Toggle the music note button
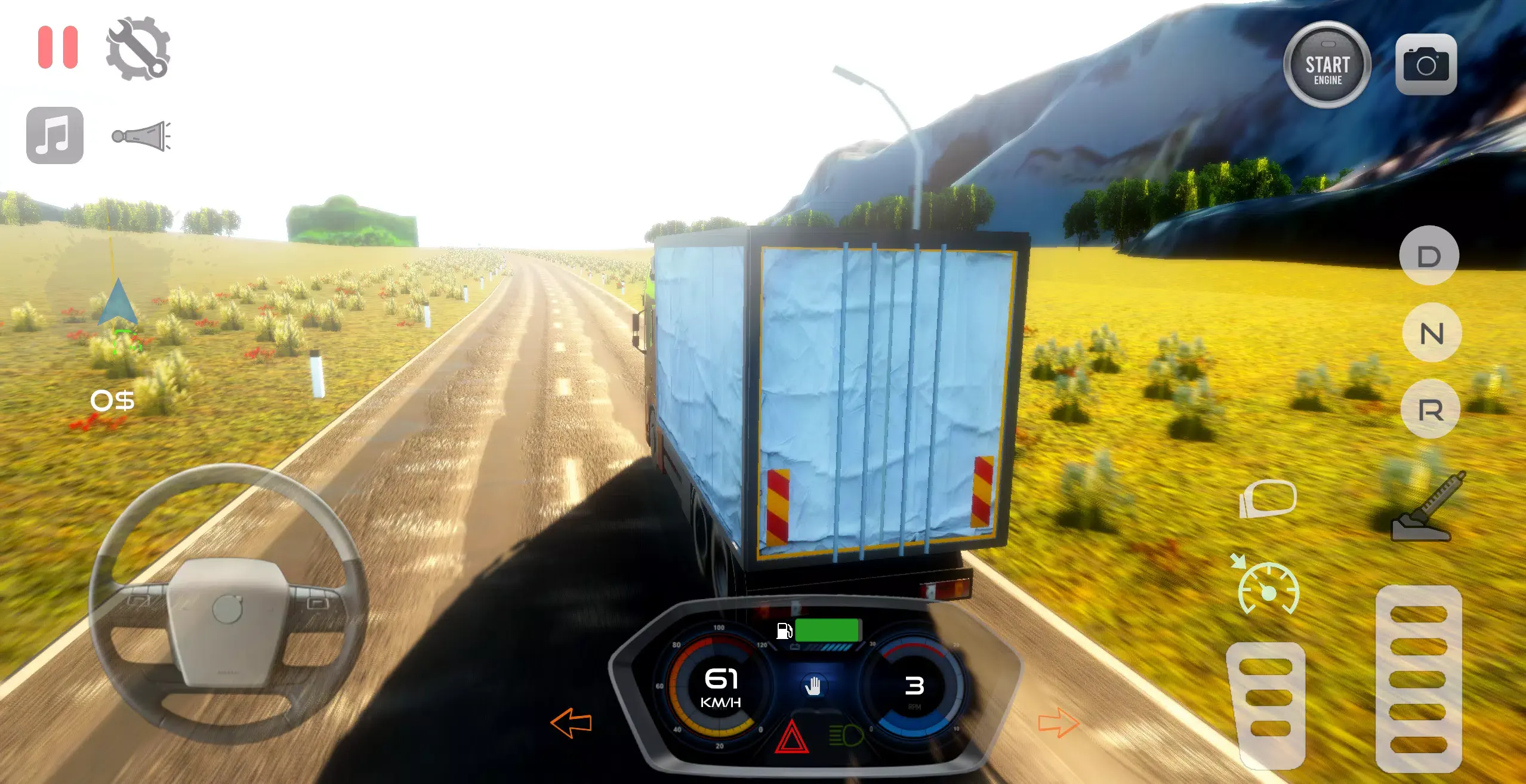The image size is (1526, 784). (55, 135)
